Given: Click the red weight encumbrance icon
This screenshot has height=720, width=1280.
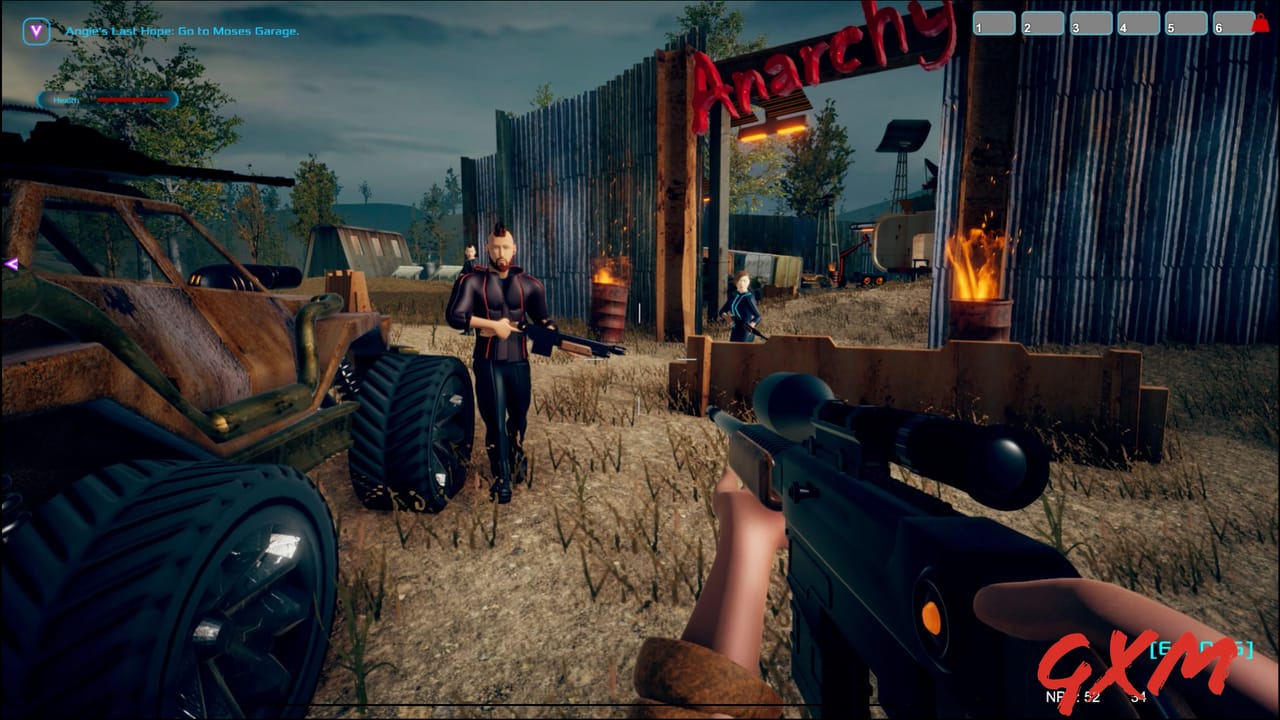Looking at the screenshot, I should (x=1261, y=23).
